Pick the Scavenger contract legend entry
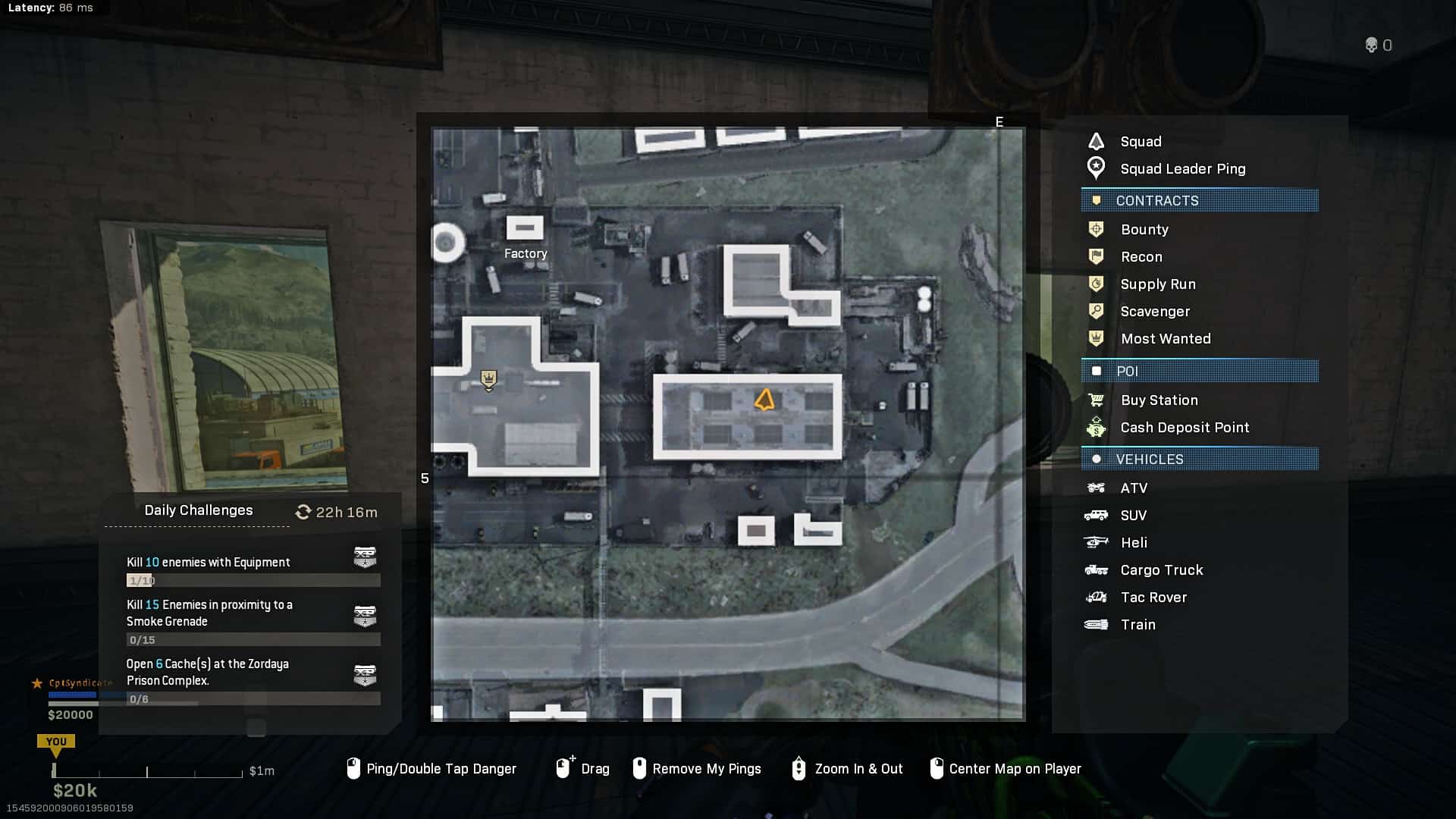This screenshot has height=819, width=1456. (x=1155, y=312)
